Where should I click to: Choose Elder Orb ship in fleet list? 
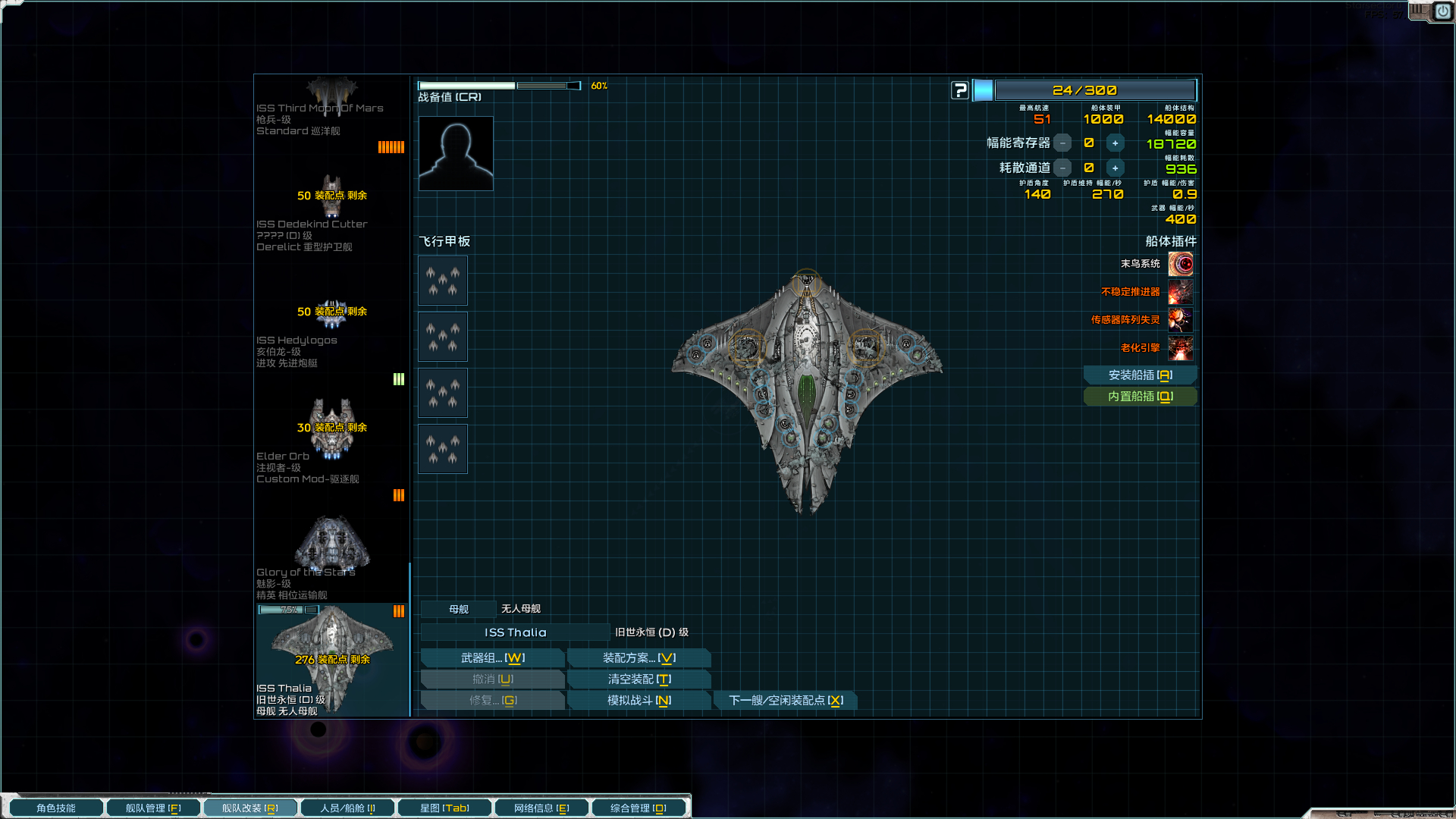[x=331, y=444]
